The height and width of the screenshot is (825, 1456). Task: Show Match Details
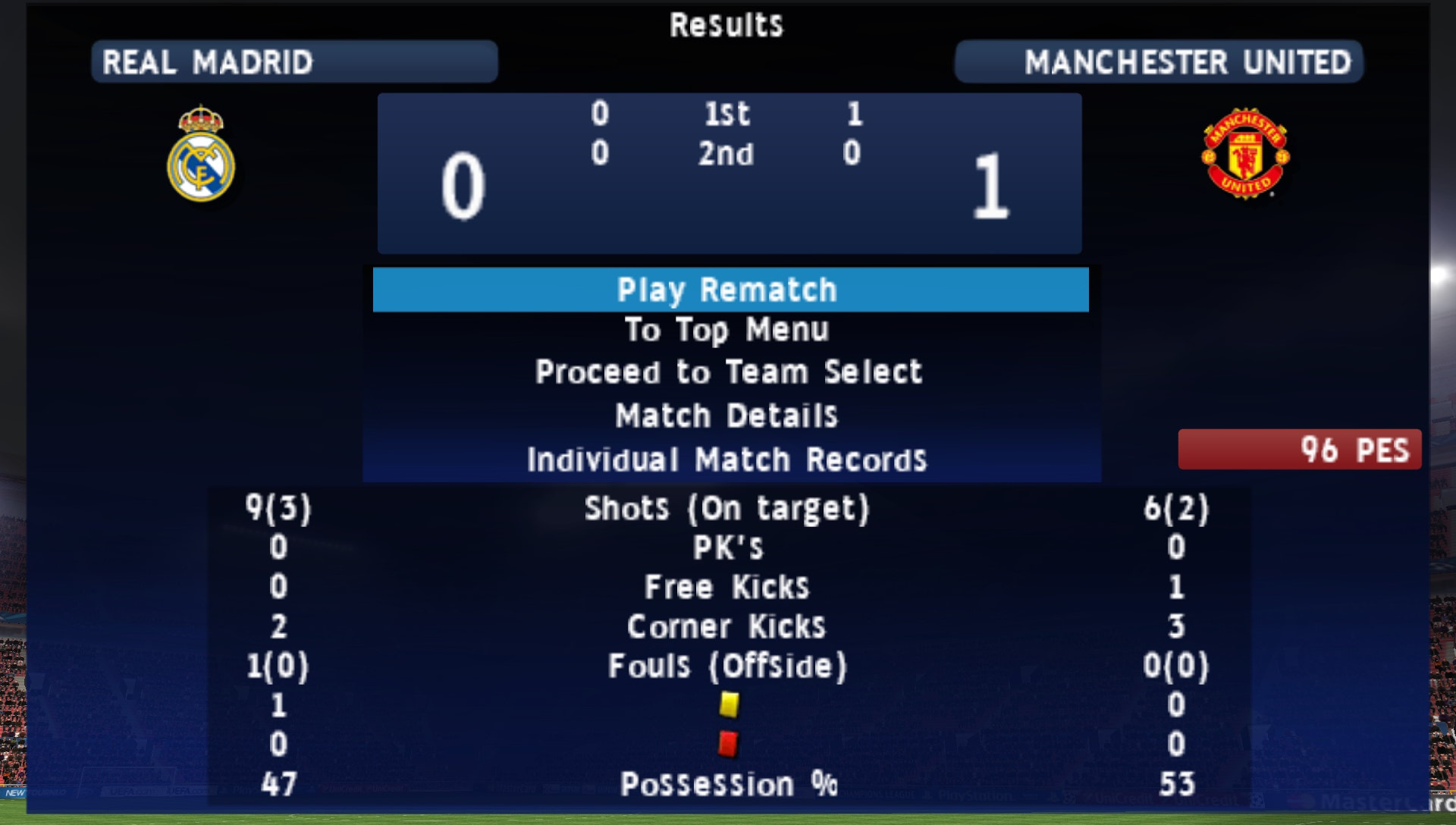coord(728,416)
